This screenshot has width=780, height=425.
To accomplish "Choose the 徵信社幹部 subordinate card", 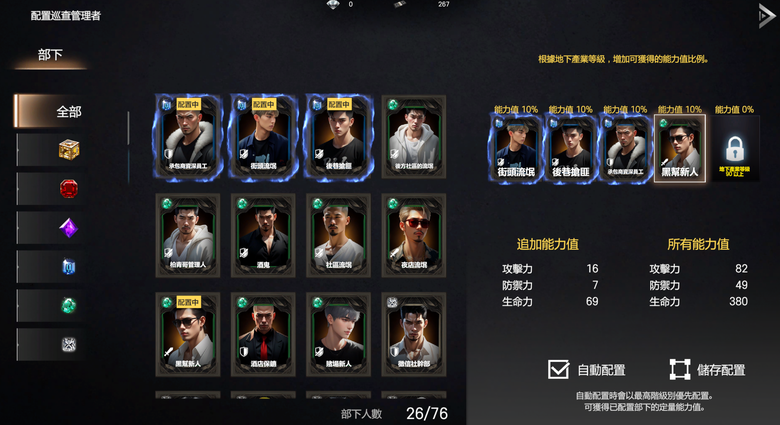I will click(412, 333).
